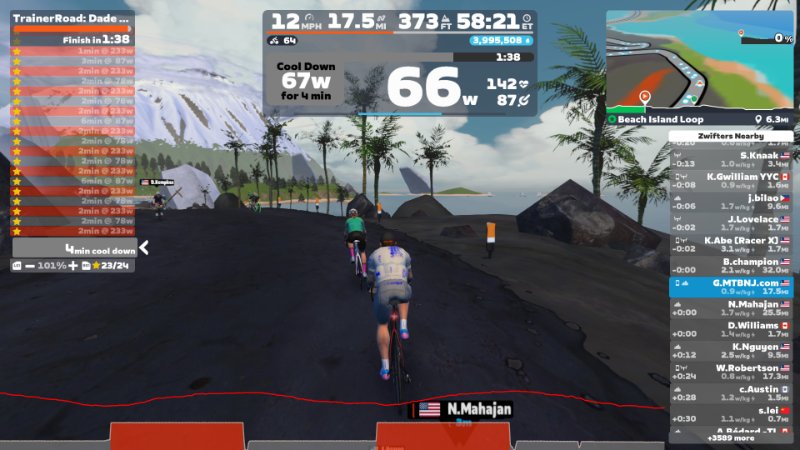Pick W.Robertson from the nearby list
This screenshot has height=450, width=800.
(x=731, y=372)
